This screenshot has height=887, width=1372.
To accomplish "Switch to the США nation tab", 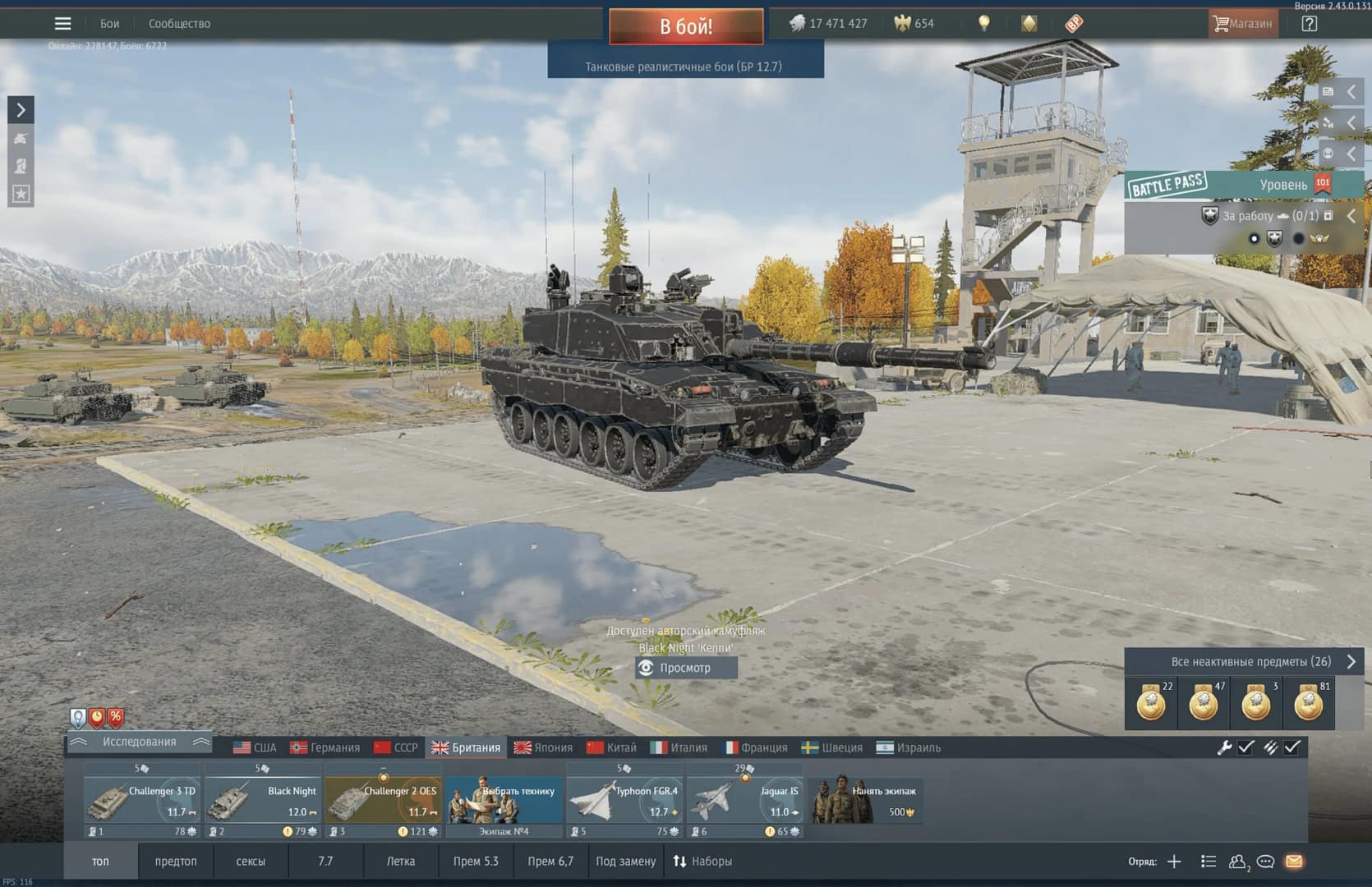I will coord(255,747).
